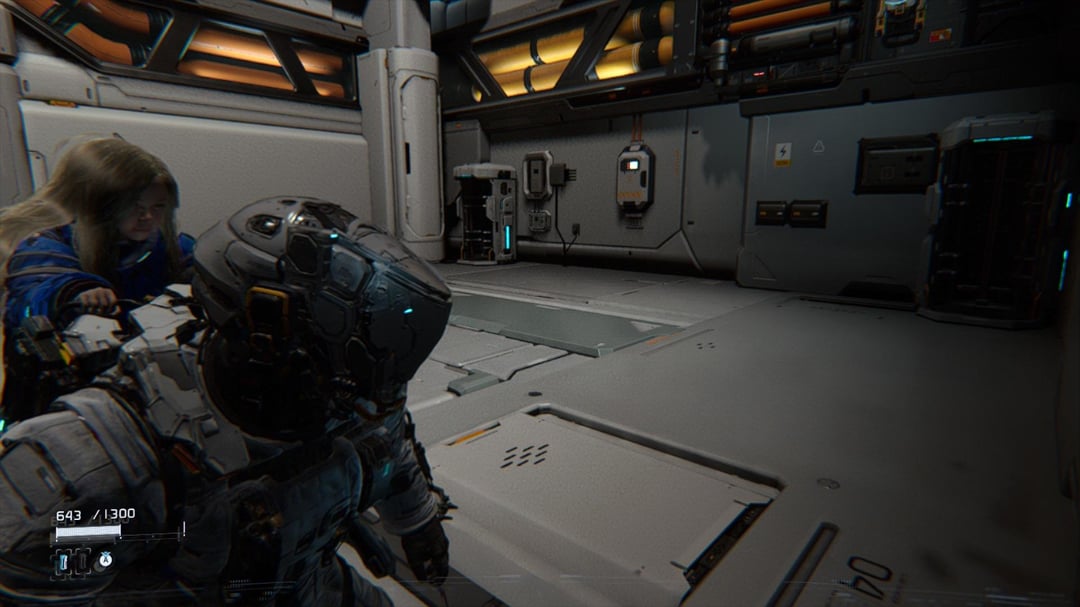
Task: Click the winged circular badge icon
Action: click(104, 560)
